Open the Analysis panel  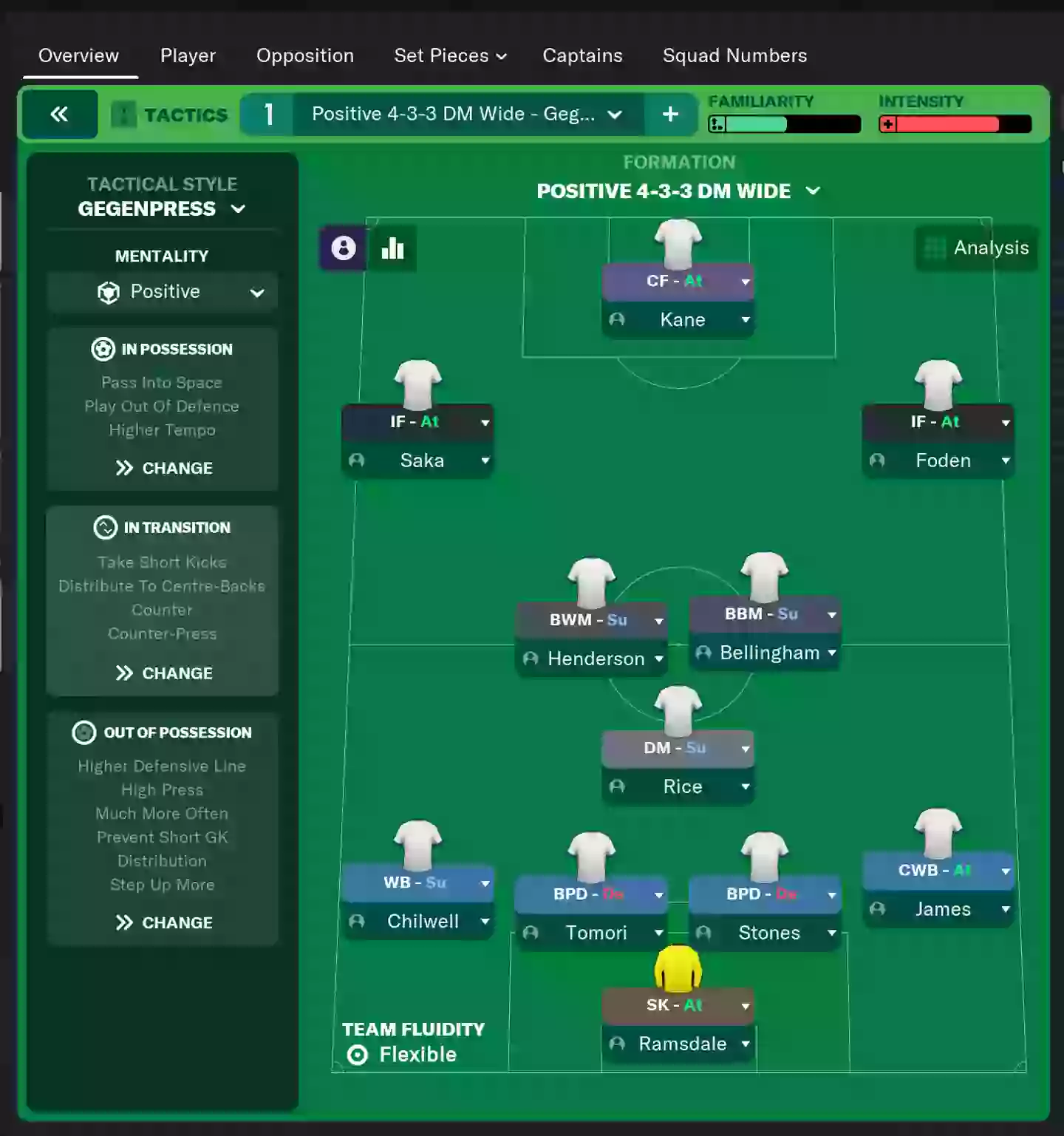pyautogui.click(x=975, y=248)
